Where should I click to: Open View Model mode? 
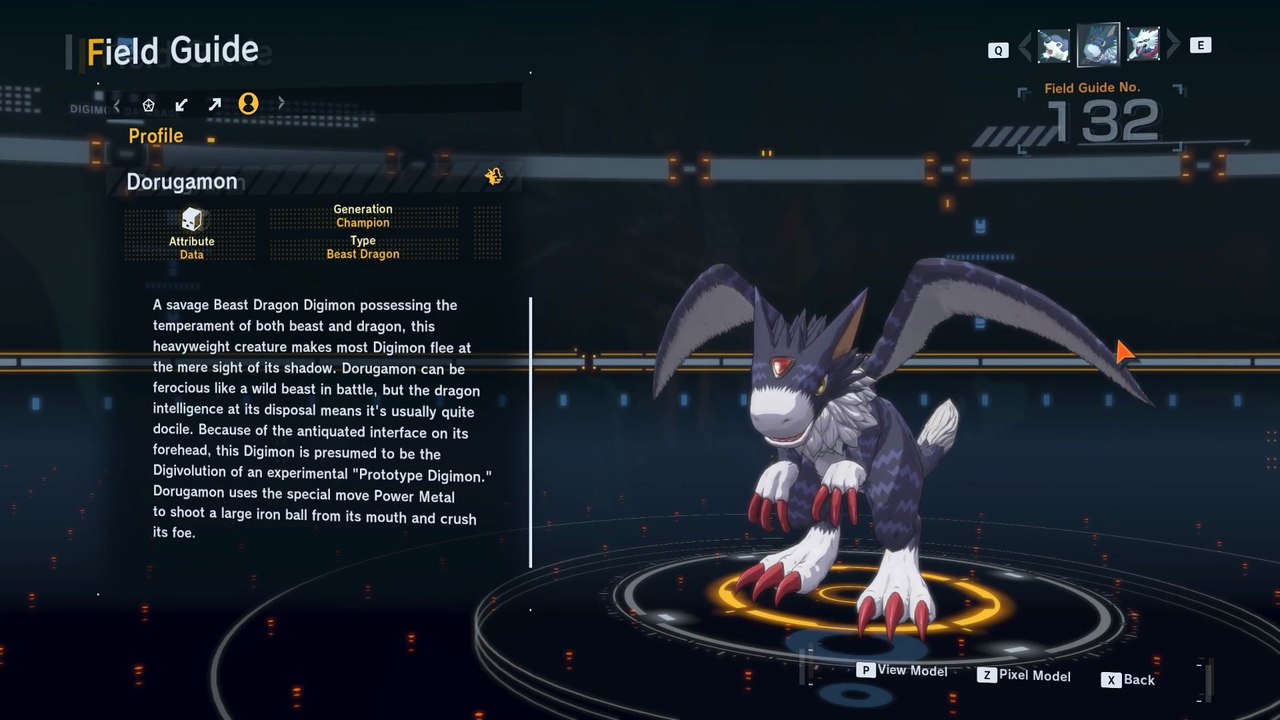click(902, 671)
